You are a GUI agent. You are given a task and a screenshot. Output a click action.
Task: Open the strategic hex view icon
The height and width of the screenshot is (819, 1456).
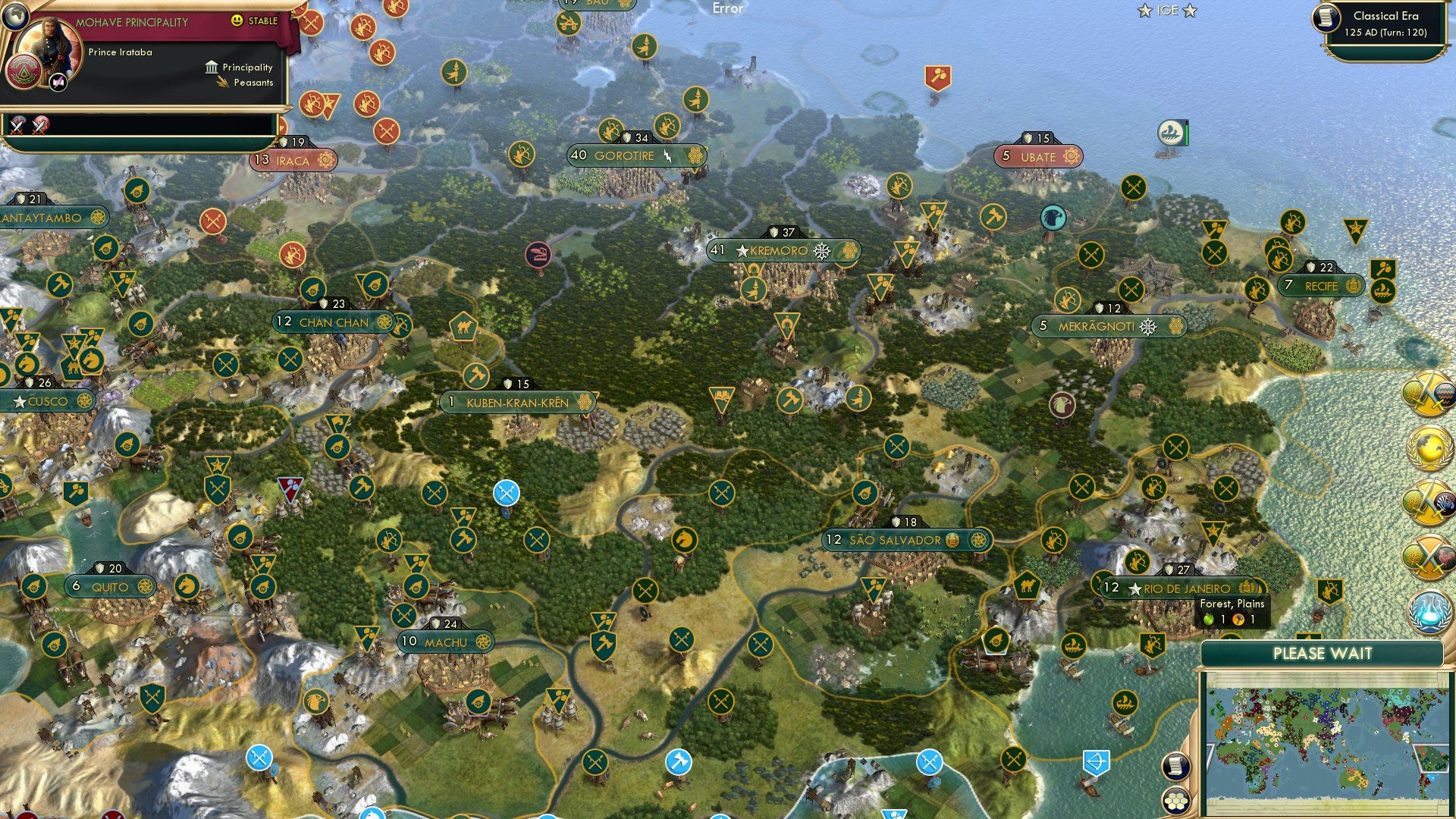(1175, 800)
